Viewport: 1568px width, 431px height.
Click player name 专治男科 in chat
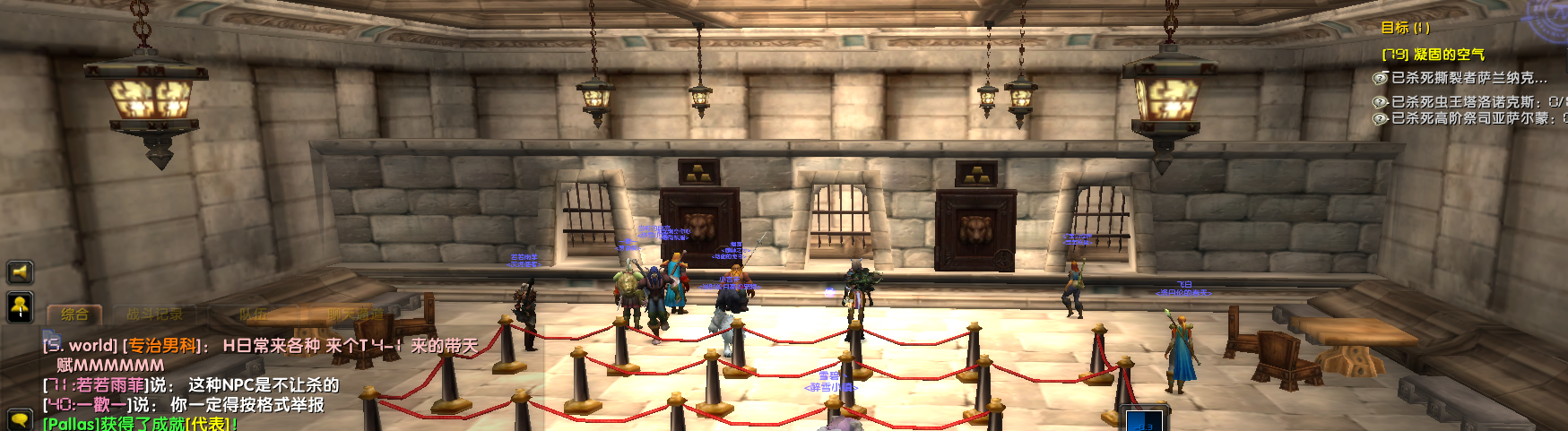162,346
